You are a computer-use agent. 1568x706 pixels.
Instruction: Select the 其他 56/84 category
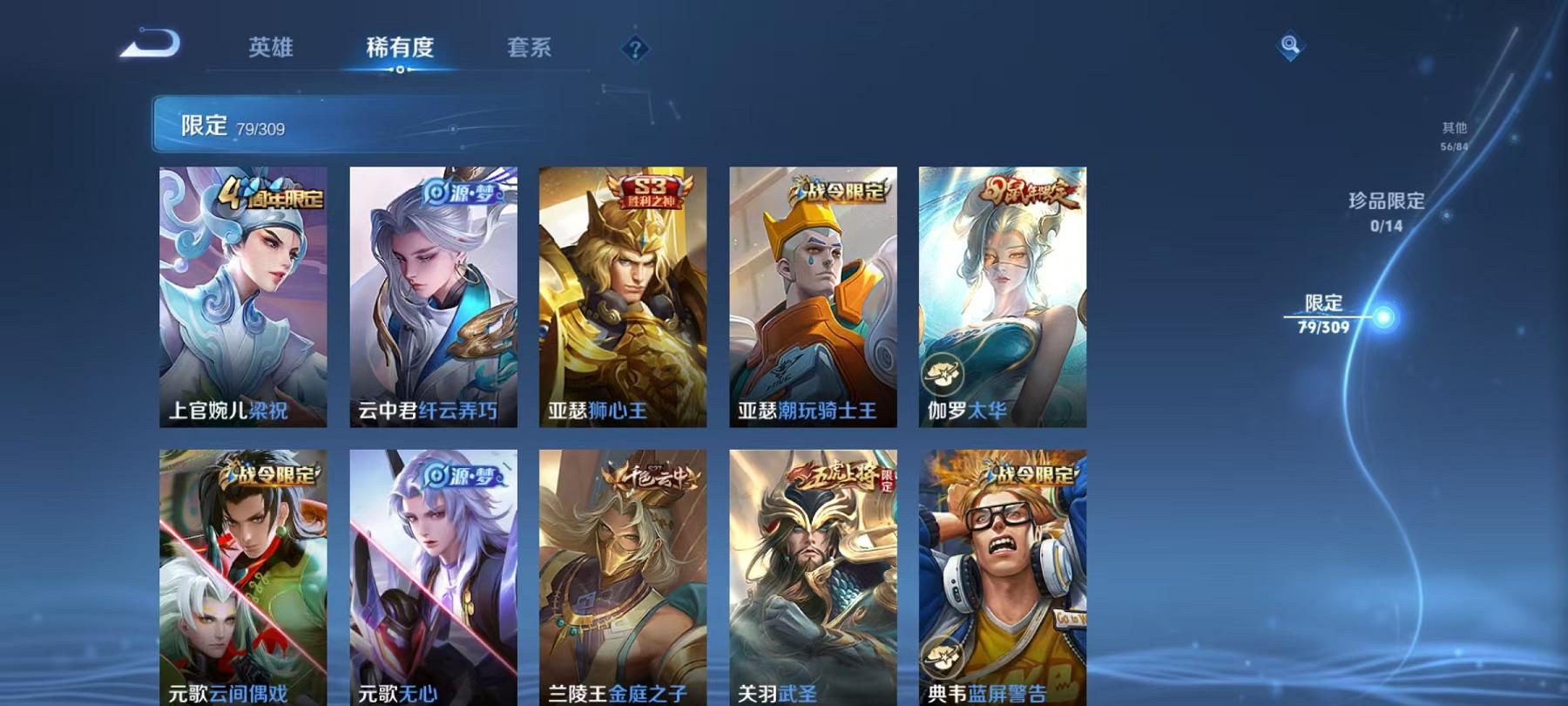pos(1452,136)
